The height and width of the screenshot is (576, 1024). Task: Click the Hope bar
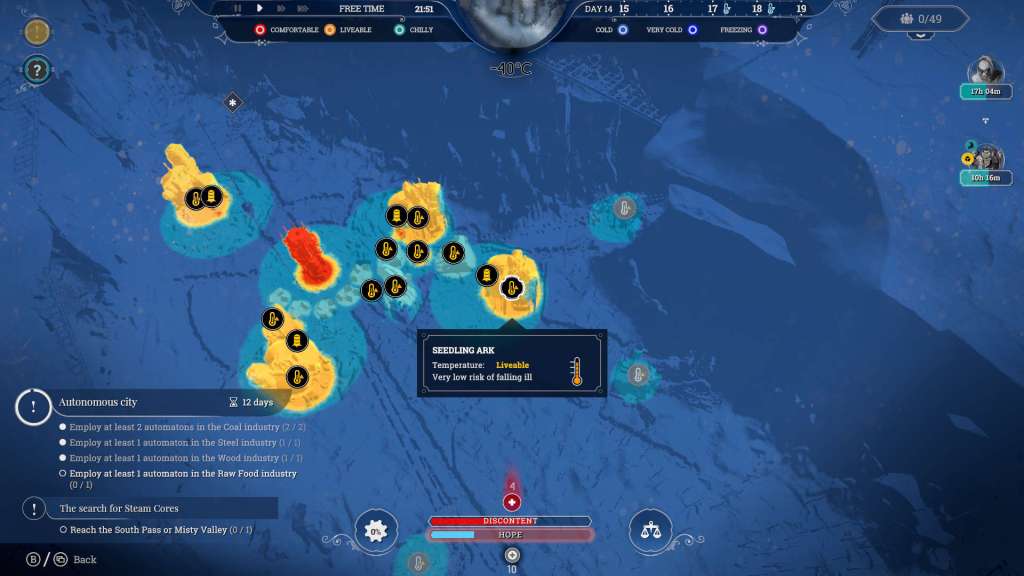click(x=511, y=535)
